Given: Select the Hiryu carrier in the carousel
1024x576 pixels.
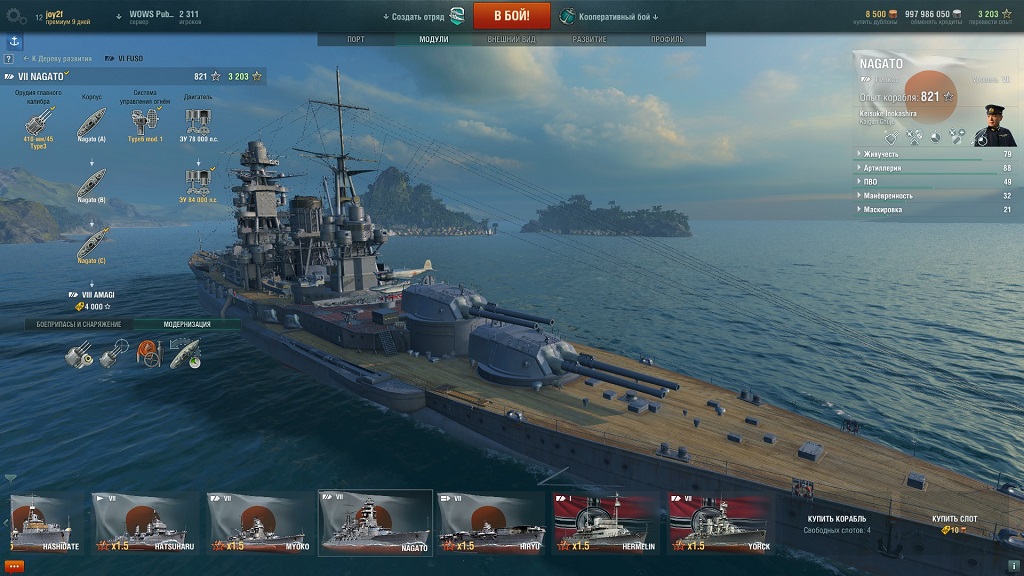Looking at the screenshot, I should (x=491, y=524).
